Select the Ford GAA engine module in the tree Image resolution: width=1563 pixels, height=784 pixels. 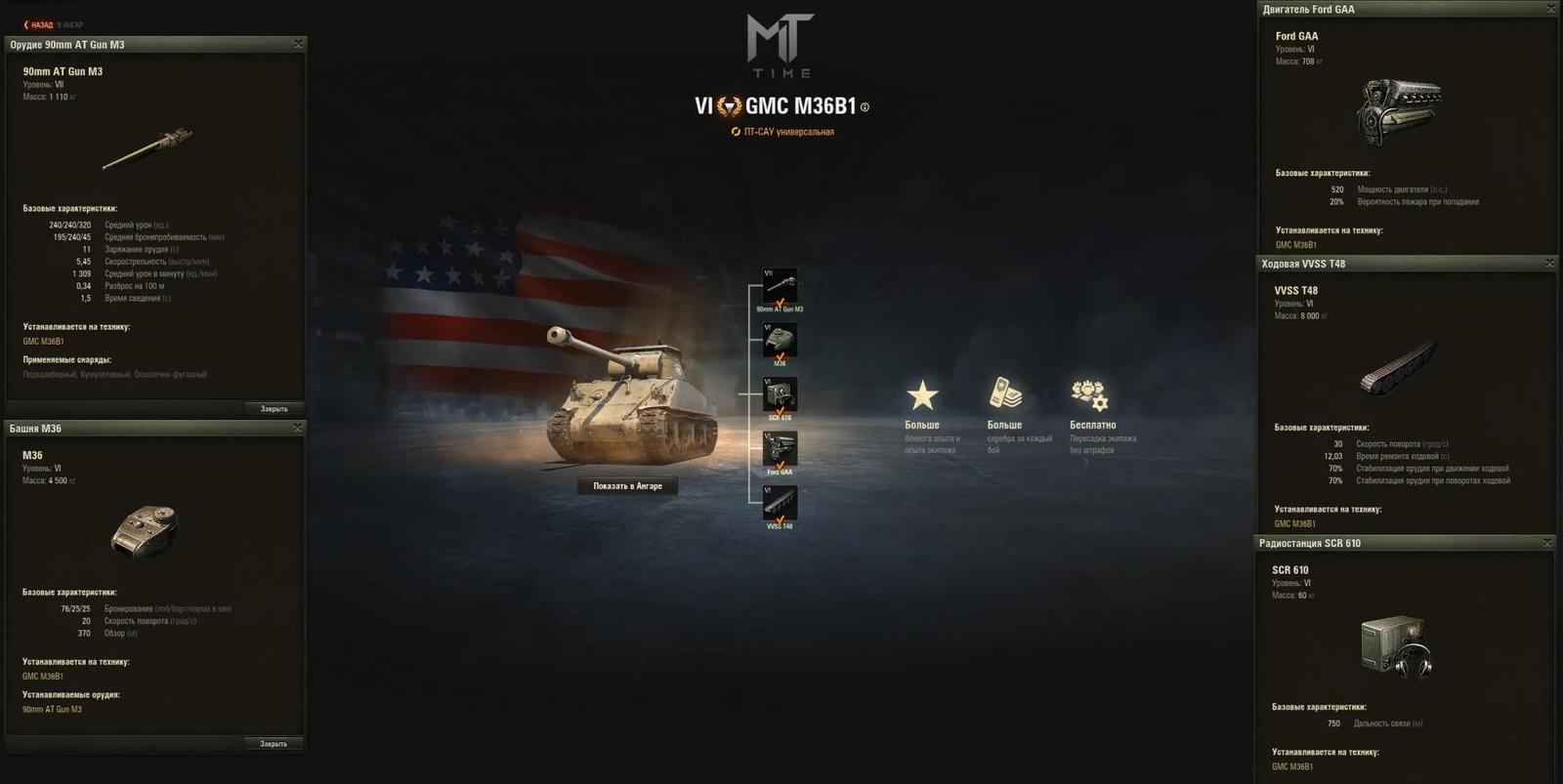(x=781, y=450)
